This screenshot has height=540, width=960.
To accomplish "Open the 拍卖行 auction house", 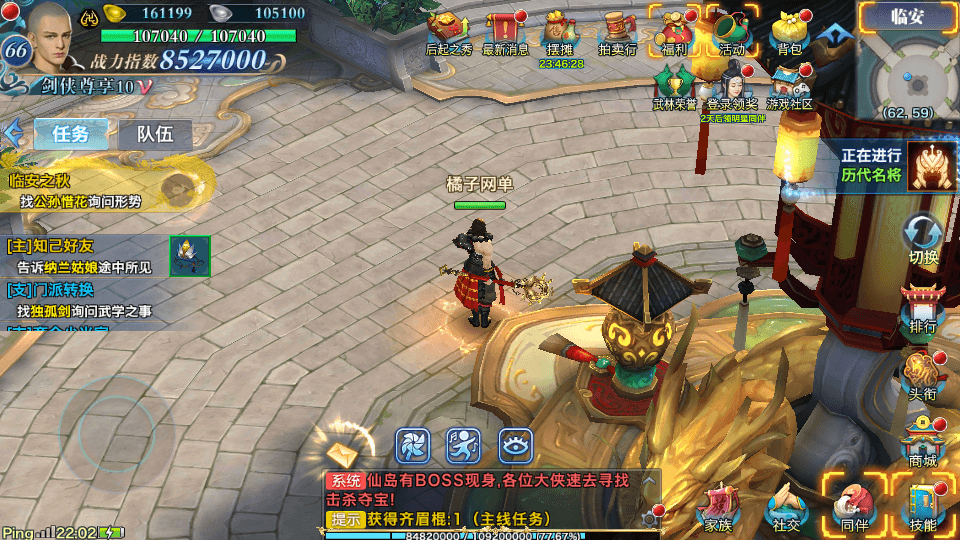I will pos(617,31).
